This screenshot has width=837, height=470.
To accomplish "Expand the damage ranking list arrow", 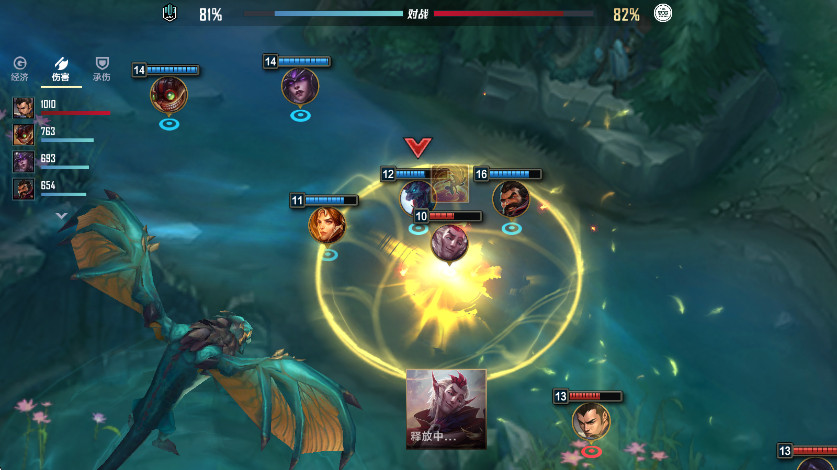I will point(61,214).
